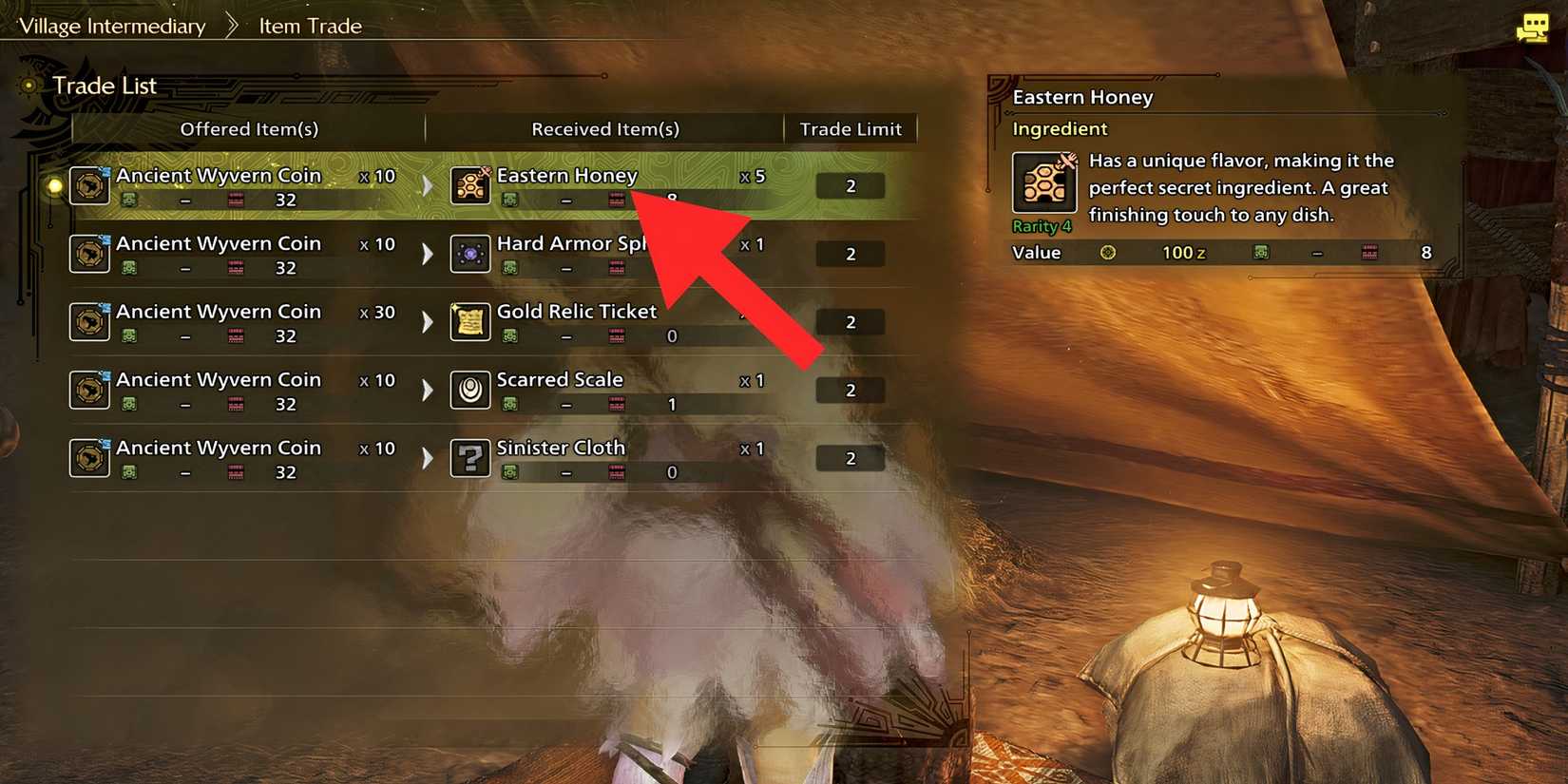This screenshot has height=784, width=1568.
Task: Select the green points icon beside the value
Action: [1261, 253]
